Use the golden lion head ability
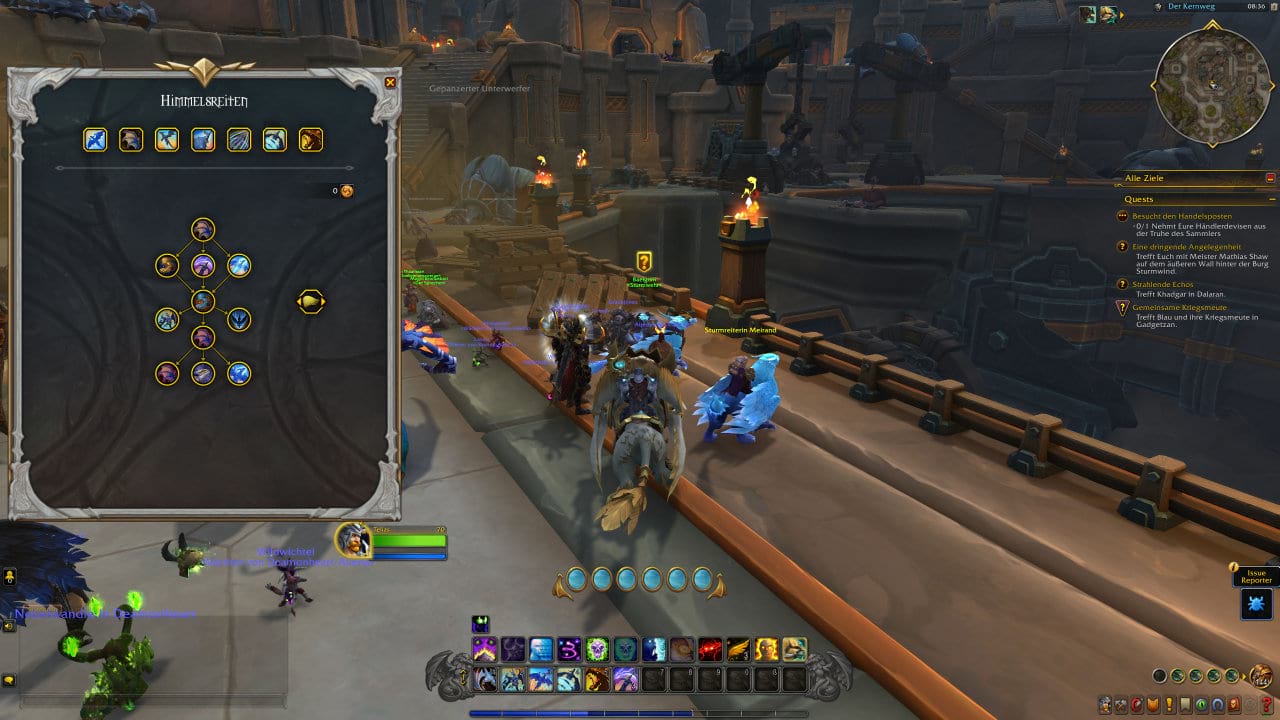This screenshot has width=1280, height=720. (x=597, y=680)
